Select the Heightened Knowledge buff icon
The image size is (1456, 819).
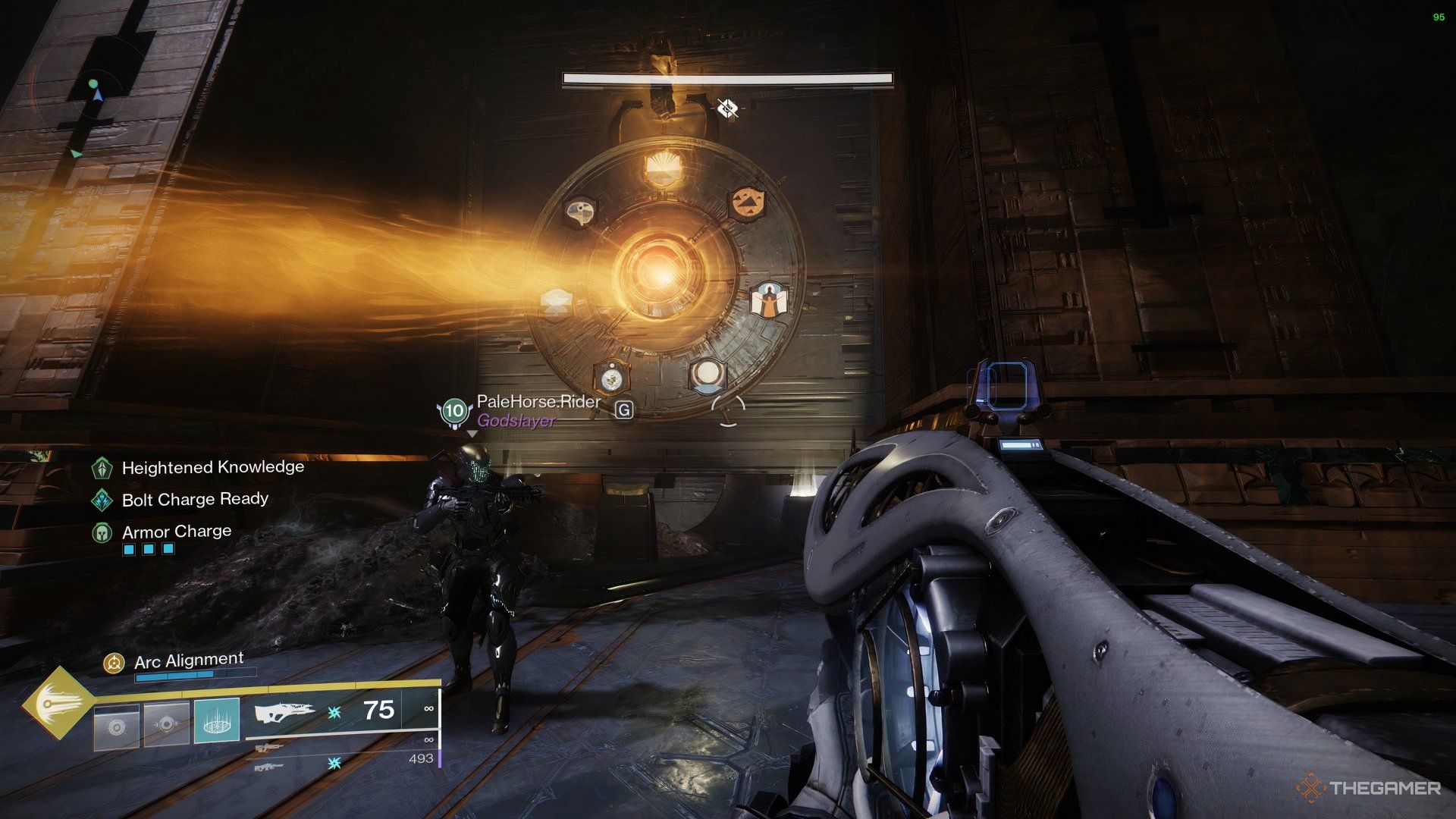(102, 468)
